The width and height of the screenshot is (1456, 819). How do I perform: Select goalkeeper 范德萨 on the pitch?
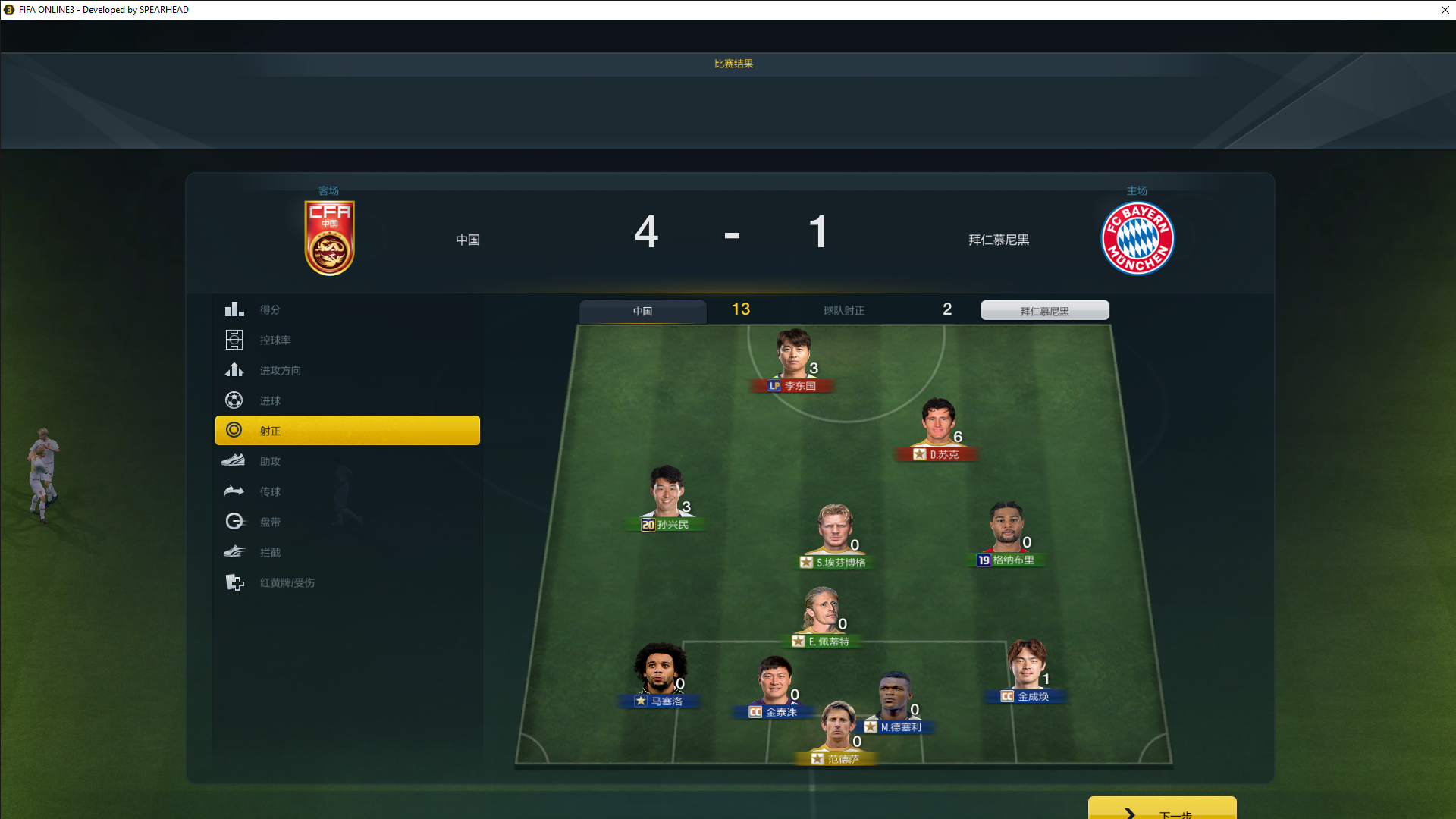[838, 732]
